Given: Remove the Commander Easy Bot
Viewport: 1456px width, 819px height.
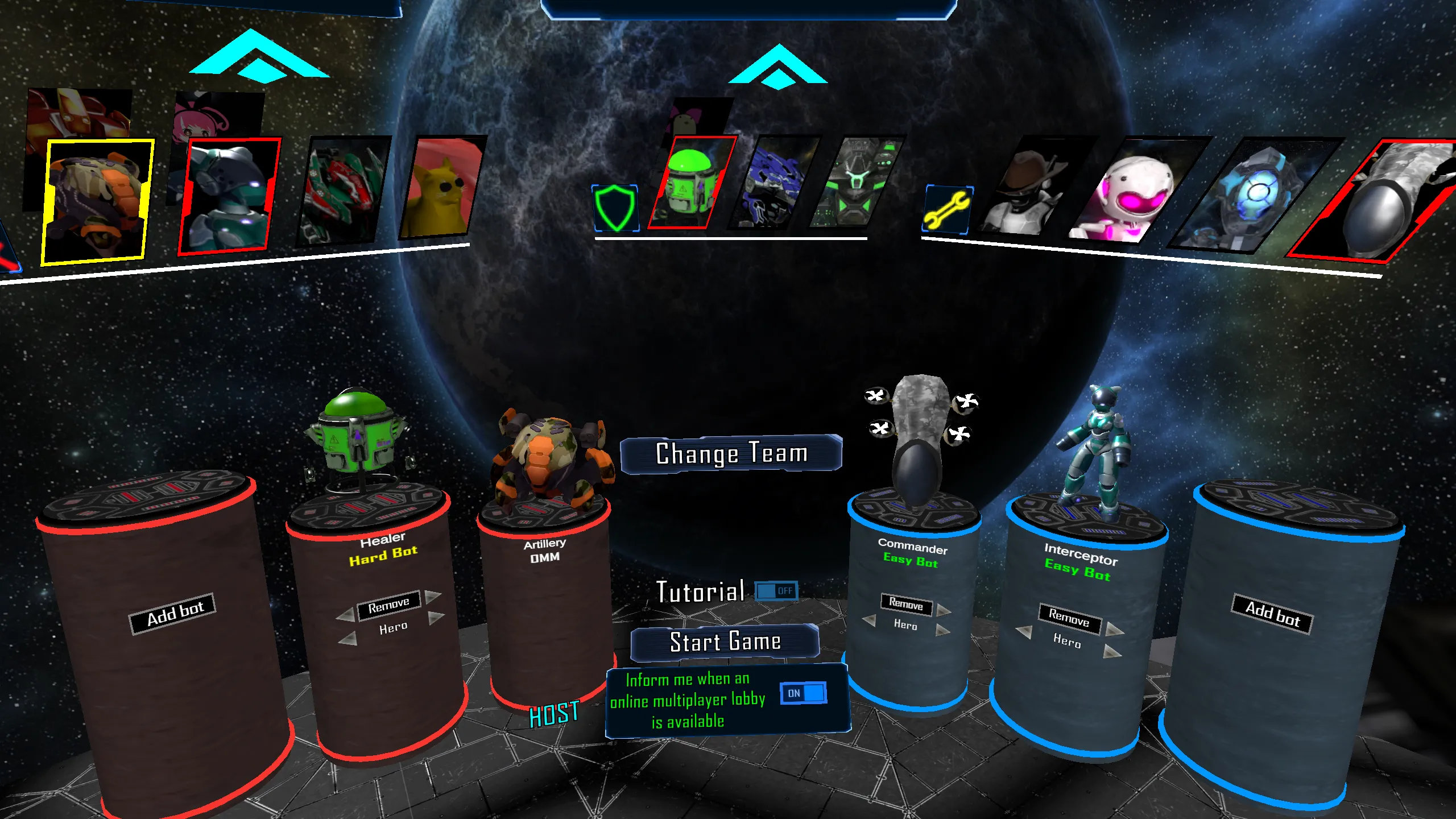Looking at the screenshot, I should pos(905,603).
